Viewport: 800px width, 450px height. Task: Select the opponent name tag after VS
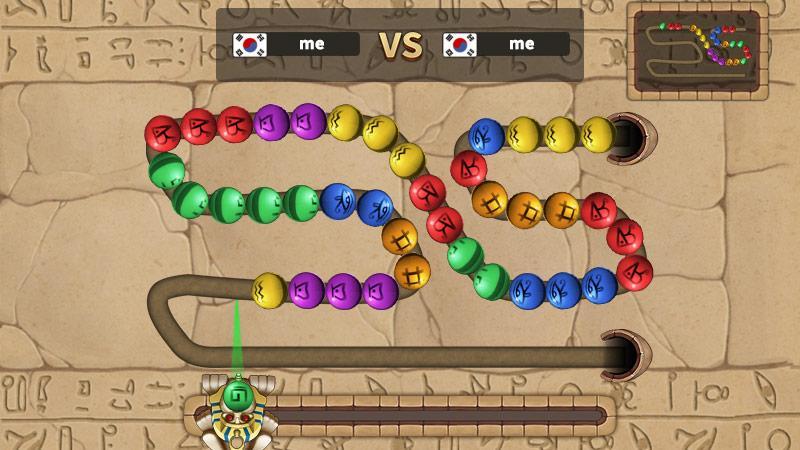click(x=506, y=44)
